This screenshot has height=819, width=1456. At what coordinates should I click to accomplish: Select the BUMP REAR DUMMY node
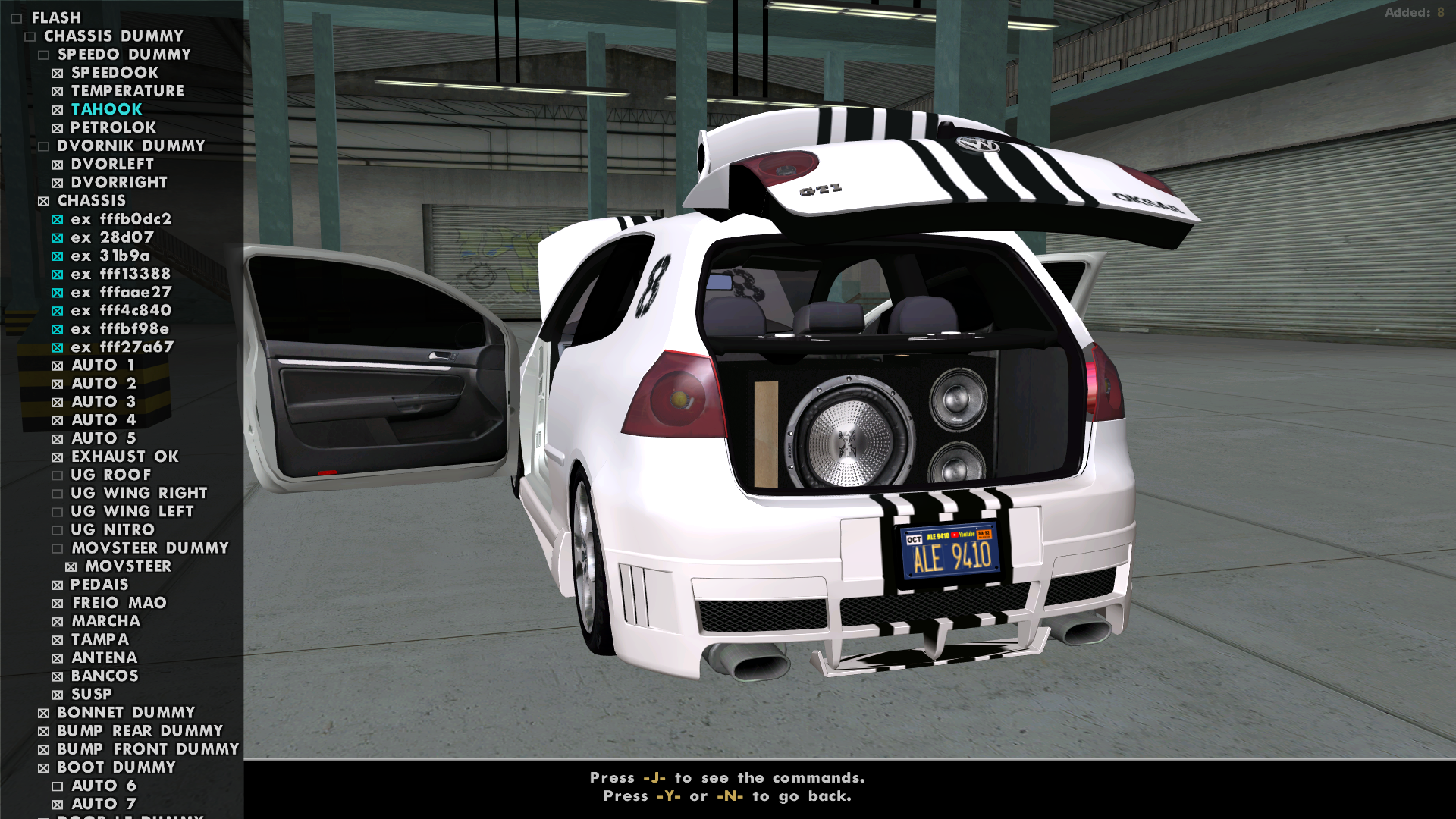point(140,730)
